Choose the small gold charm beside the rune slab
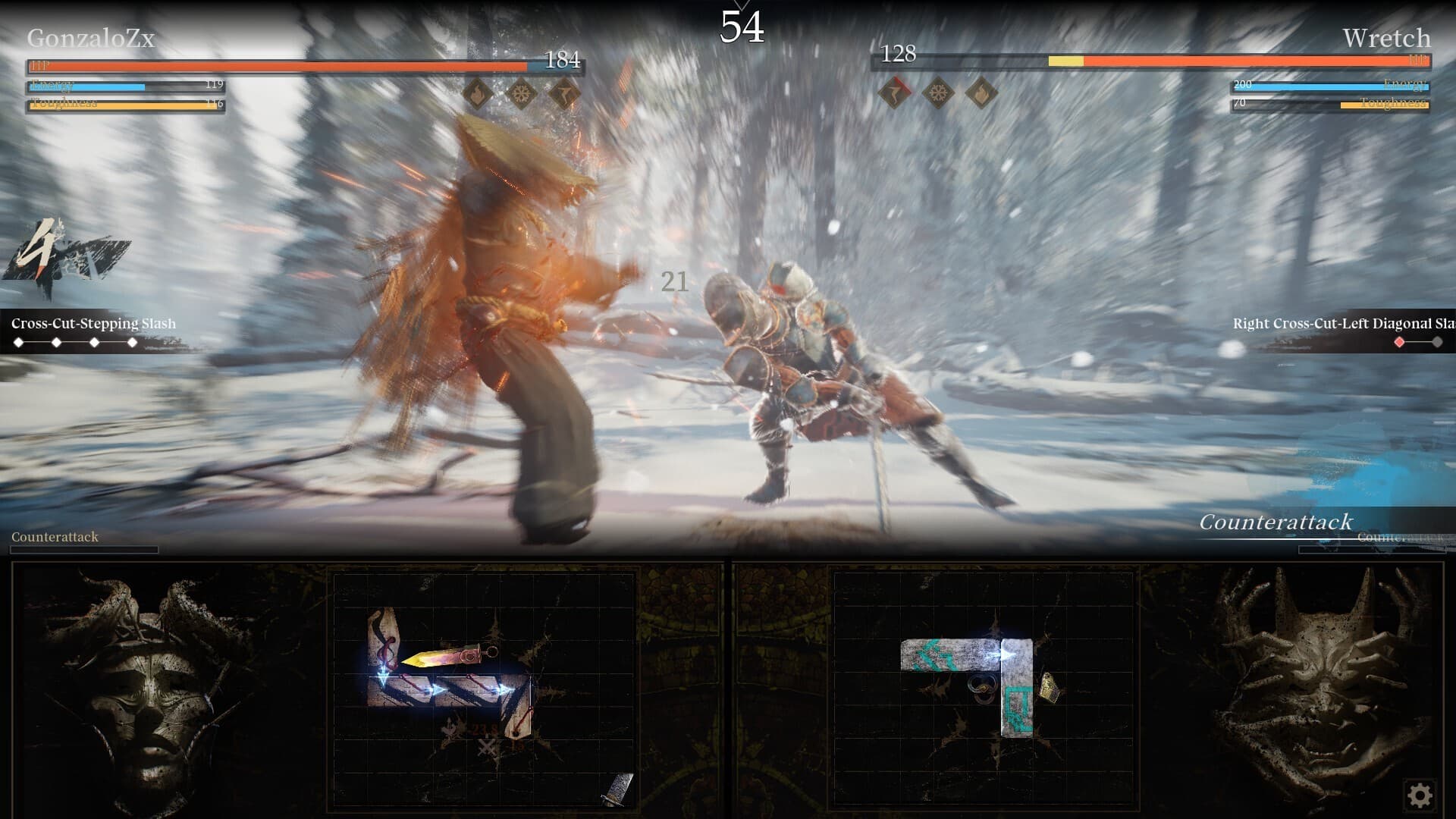Screen dimensions: 1456x819 (x=1050, y=687)
